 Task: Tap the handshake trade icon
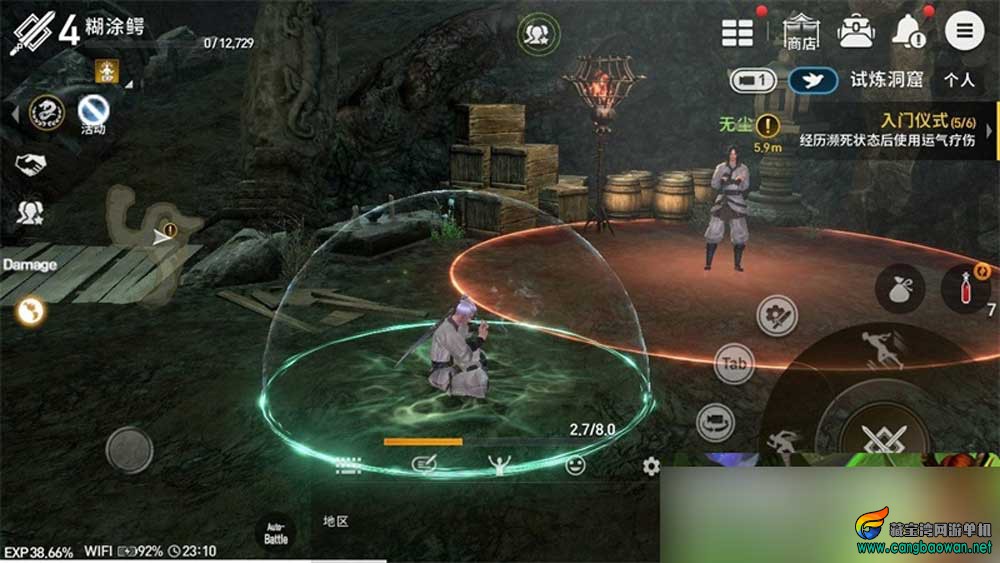[x=30, y=165]
